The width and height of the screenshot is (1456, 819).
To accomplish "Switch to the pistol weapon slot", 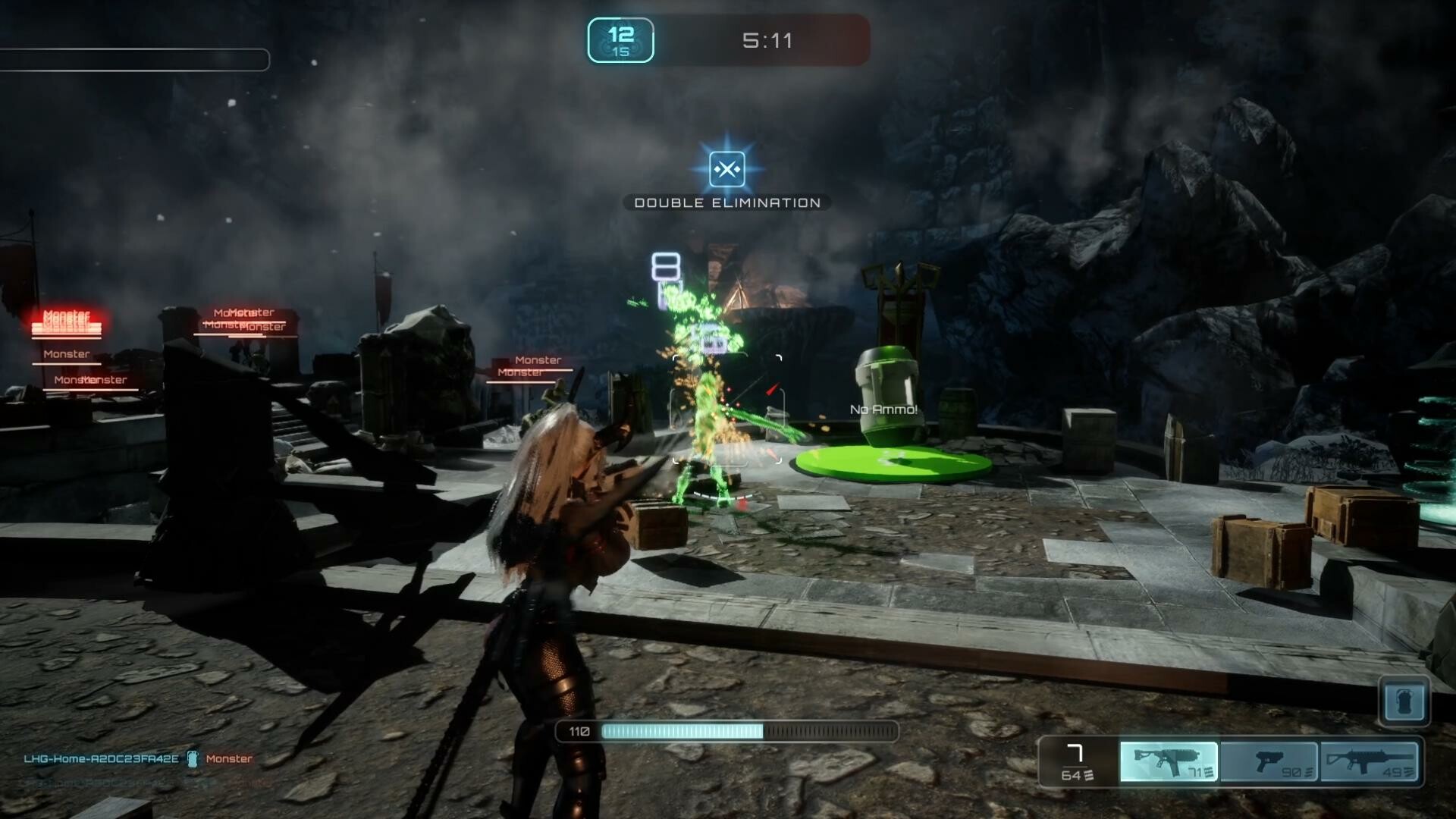I will [x=1269, y=761].
